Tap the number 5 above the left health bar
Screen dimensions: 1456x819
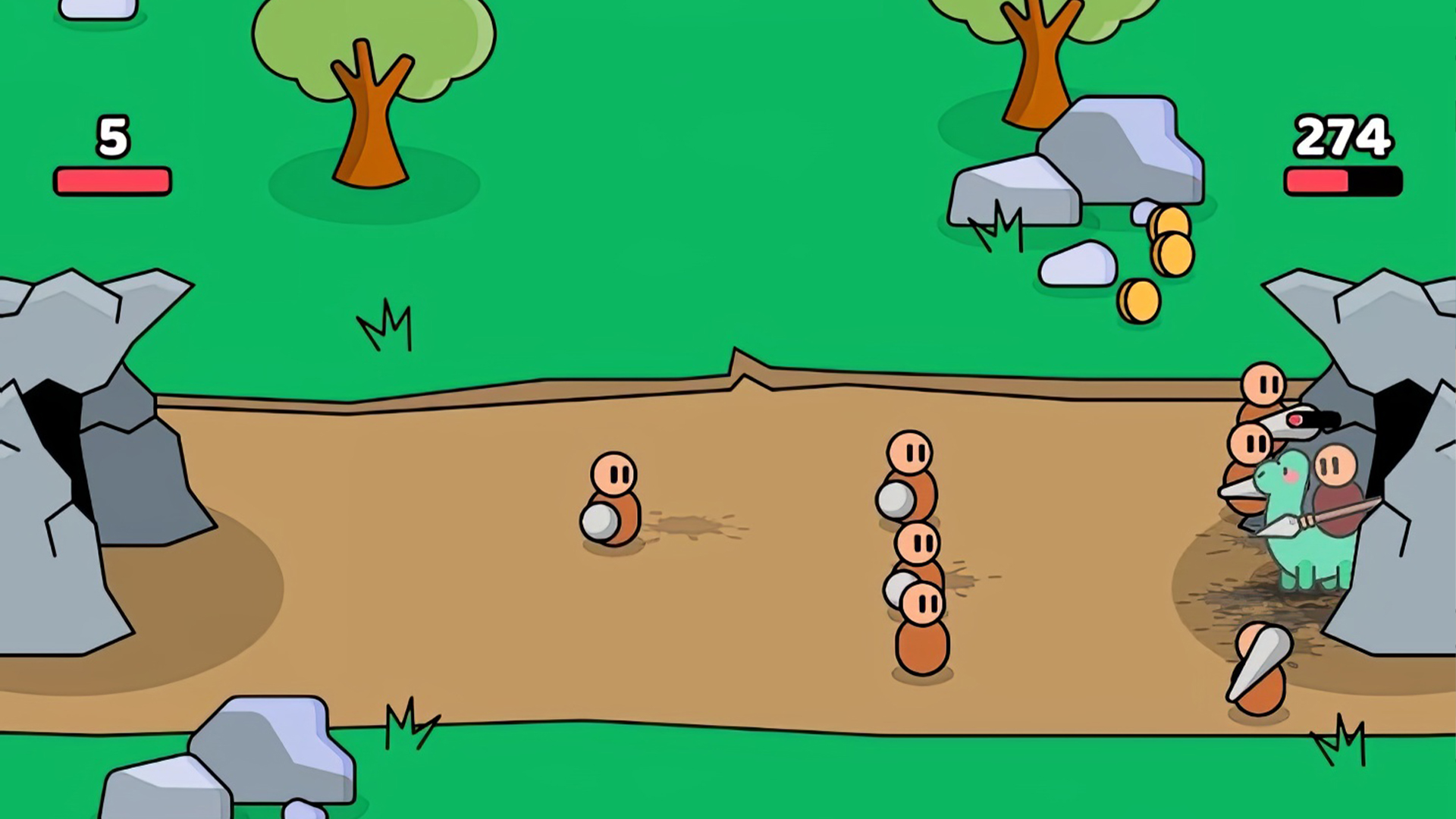[112, 136]
